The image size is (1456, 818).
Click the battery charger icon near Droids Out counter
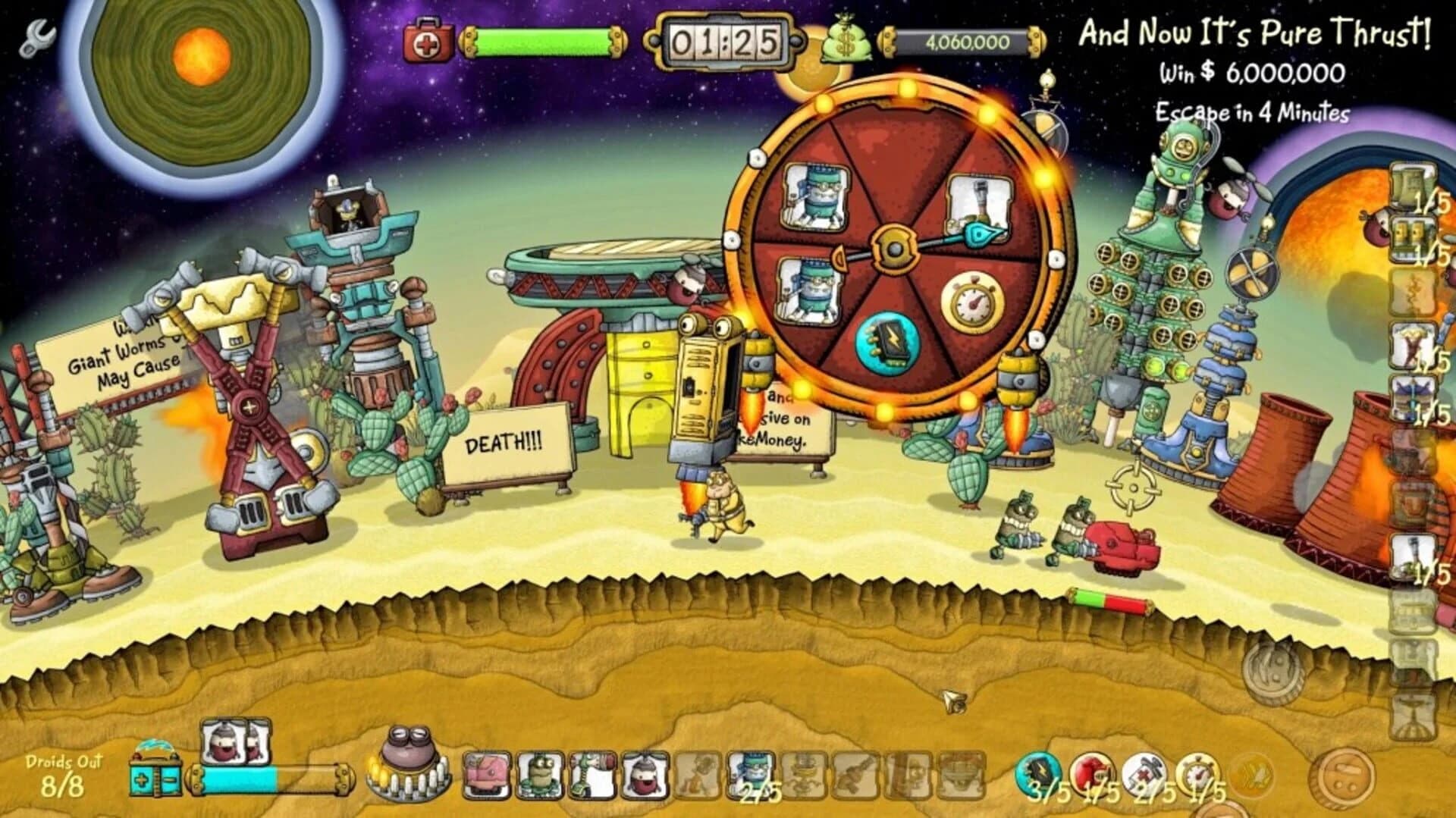(x=155, y=778)
